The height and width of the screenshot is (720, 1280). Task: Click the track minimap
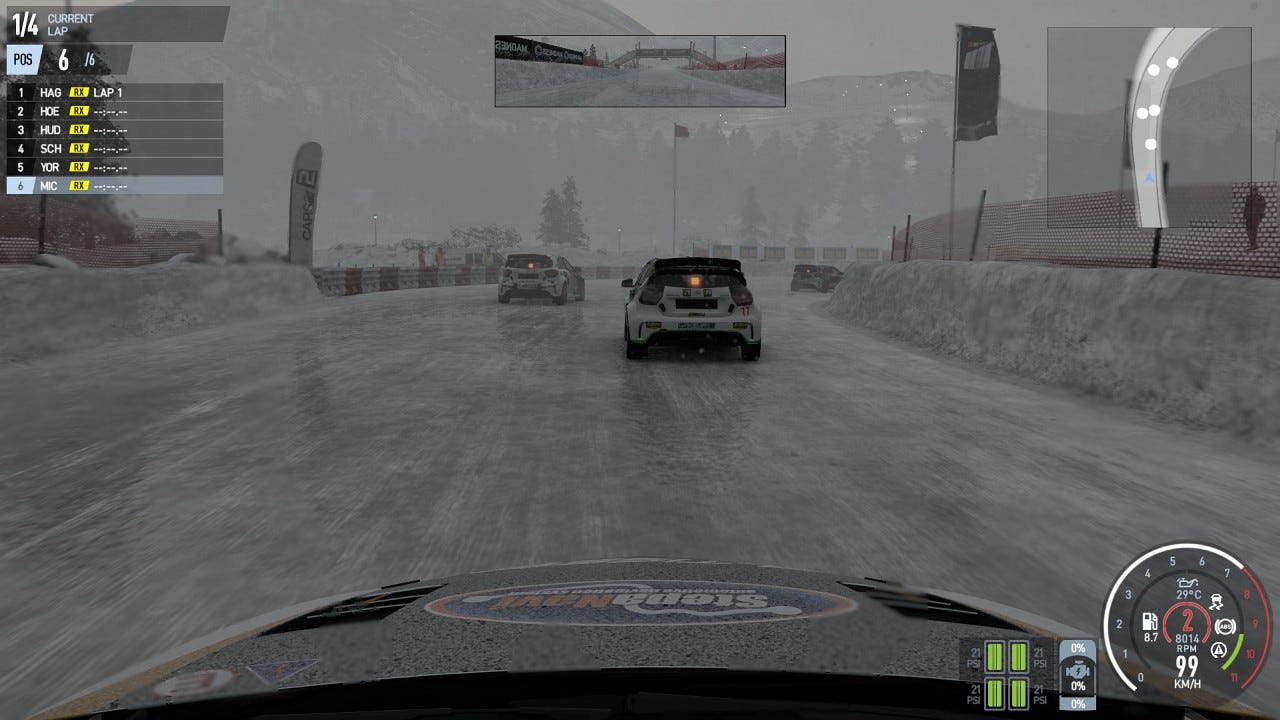coord(1149,126)
